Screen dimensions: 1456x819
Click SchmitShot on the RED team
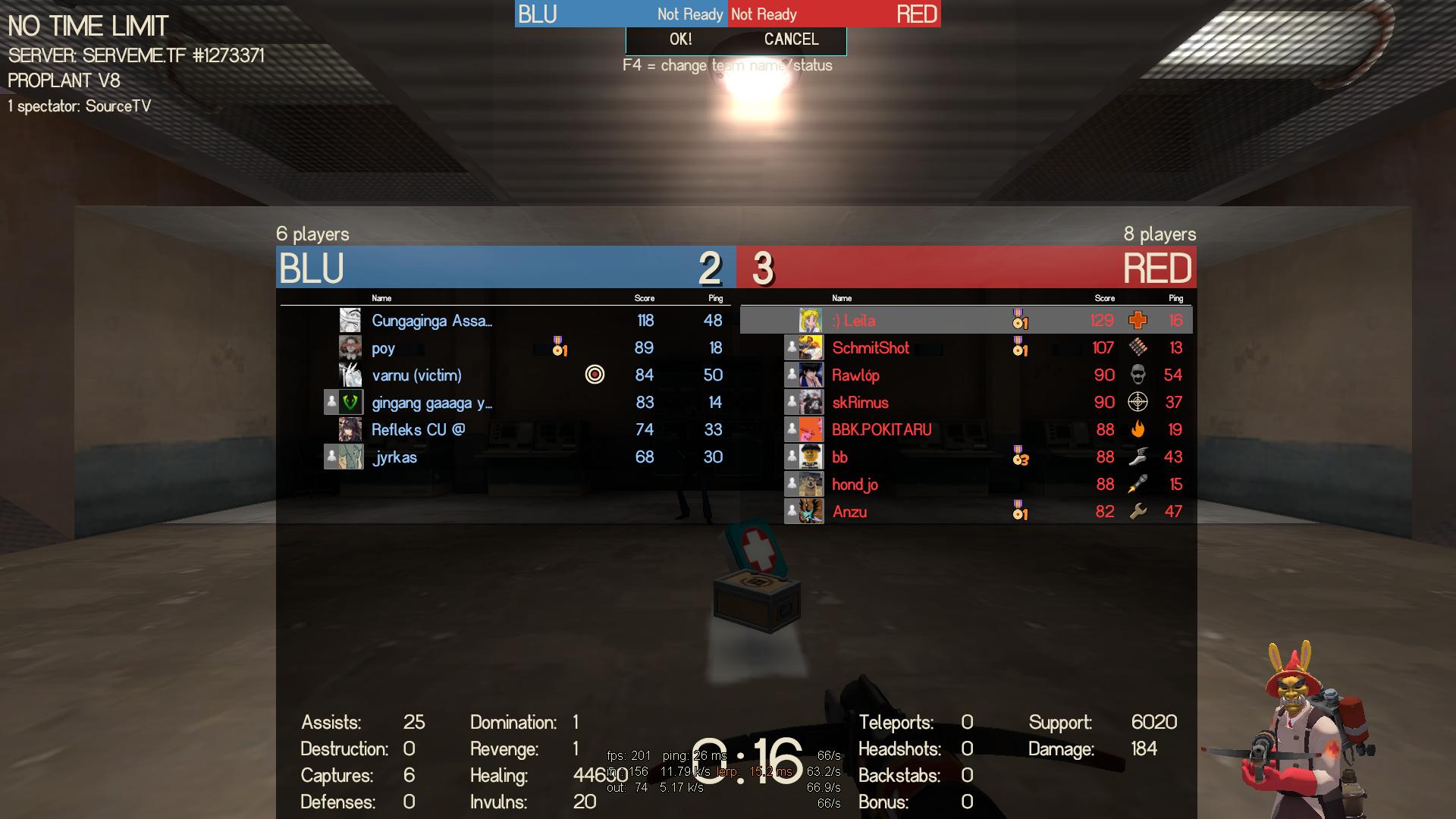tap(871, 348)
